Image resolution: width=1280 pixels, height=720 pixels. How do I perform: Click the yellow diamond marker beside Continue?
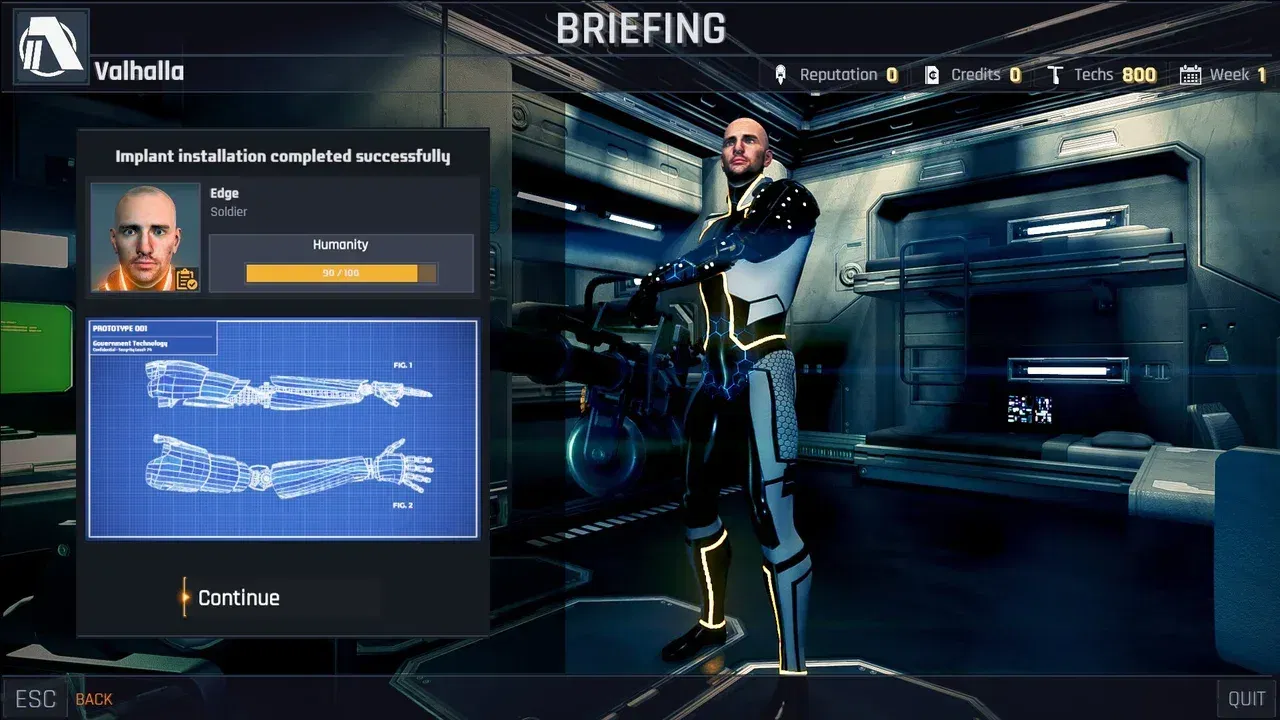(x=185, y=597)
